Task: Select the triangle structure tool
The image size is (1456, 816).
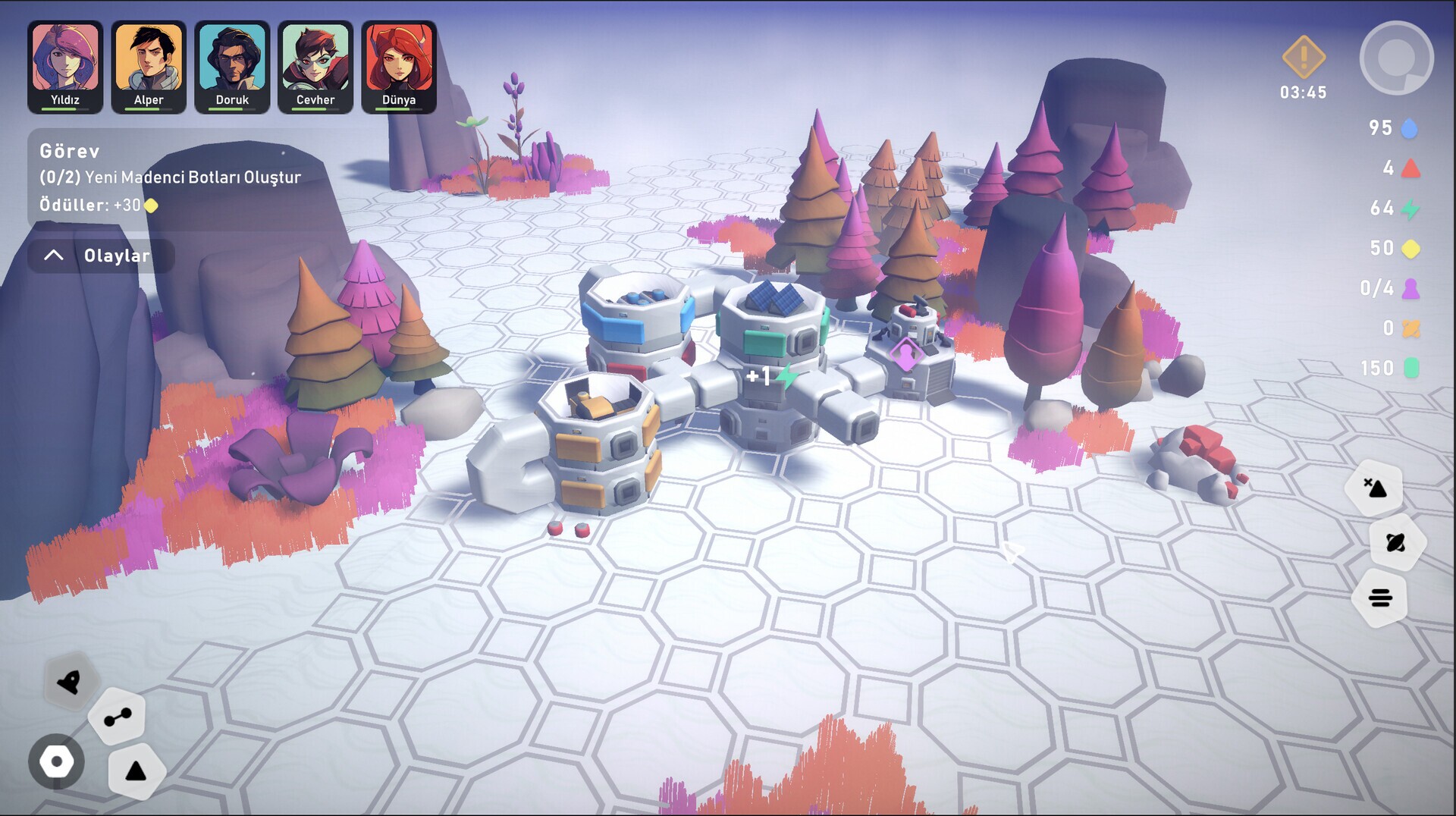Action: point(136,772)
